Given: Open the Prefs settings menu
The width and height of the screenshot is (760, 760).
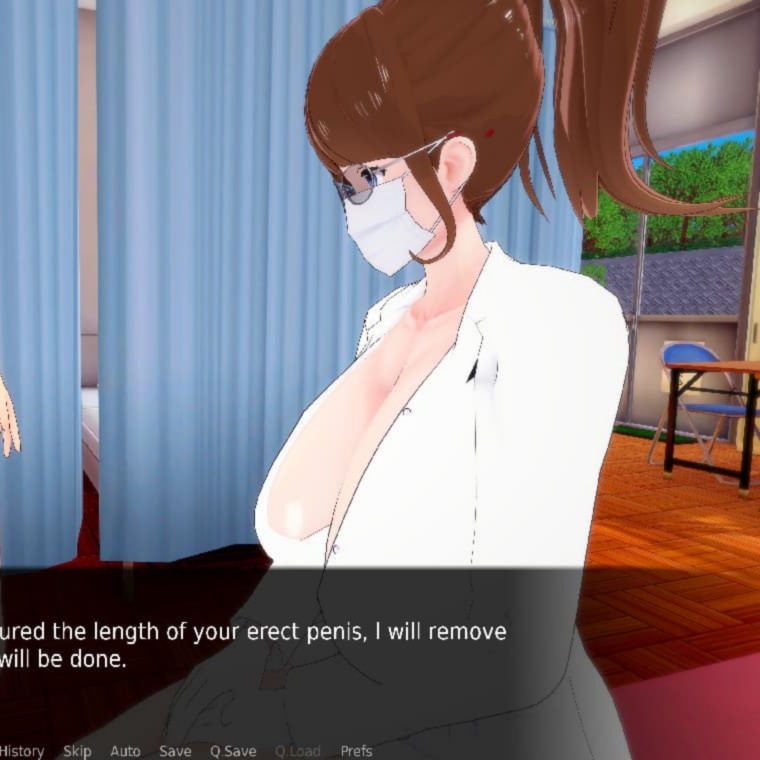Looking at the screenshot, I should (x=356, y=751).
